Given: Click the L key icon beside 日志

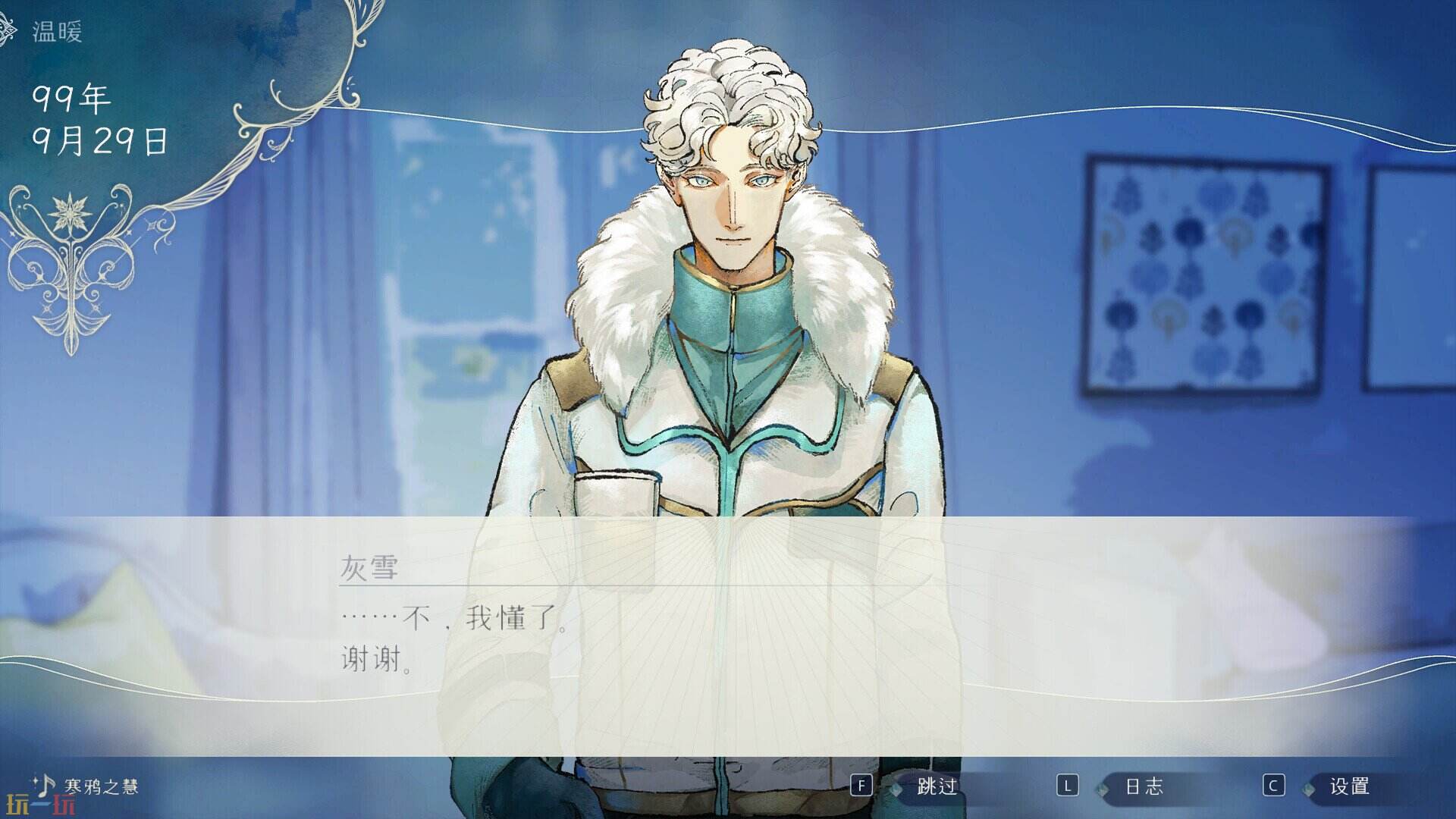Looking at the screenshot, I should tap(1068, 785).
